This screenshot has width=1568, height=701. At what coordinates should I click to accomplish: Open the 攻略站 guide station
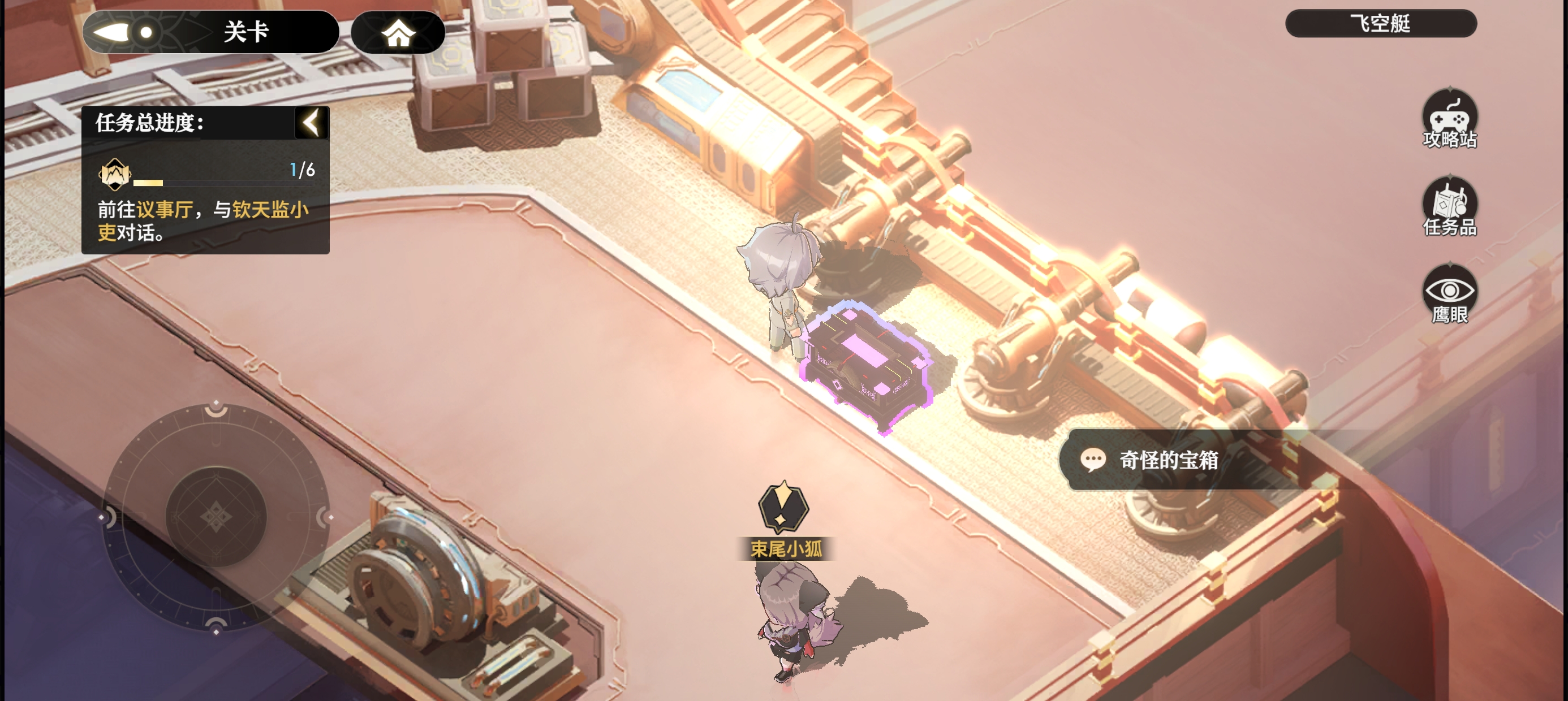1449,119
